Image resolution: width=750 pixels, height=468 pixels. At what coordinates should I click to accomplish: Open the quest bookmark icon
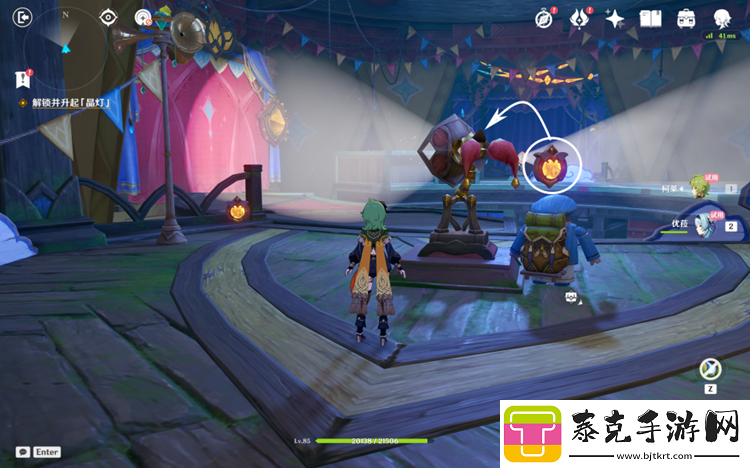(x=22, y=79)
